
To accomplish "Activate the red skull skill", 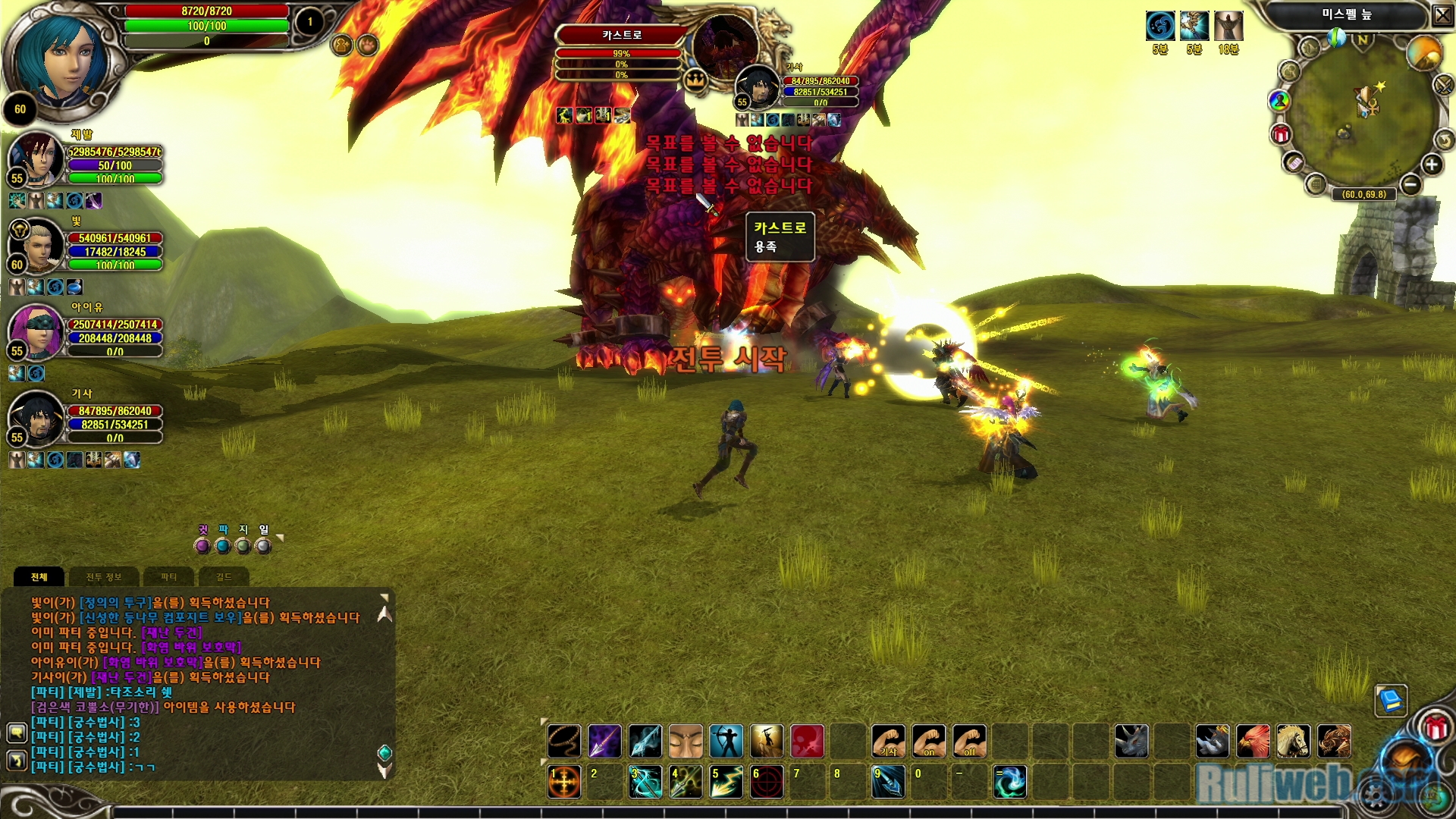I will (x=808, y=741).
